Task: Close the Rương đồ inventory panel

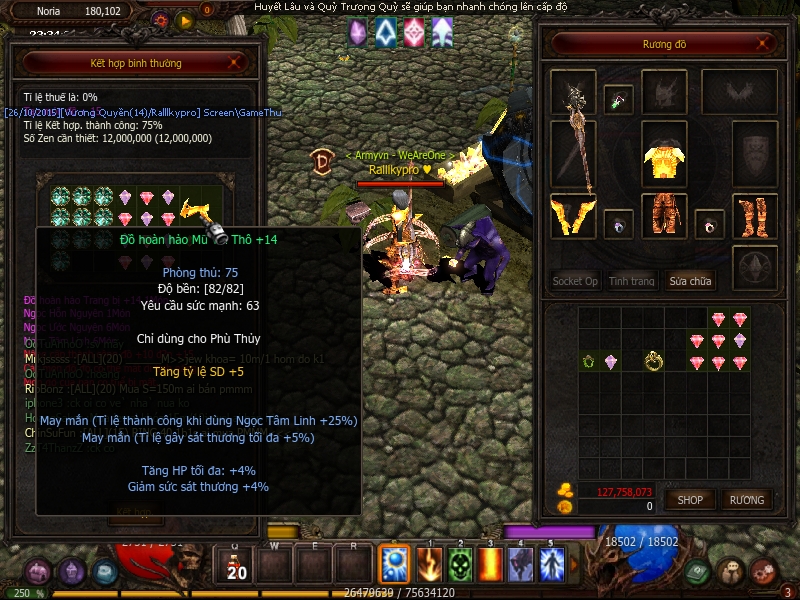Action: 764,44
